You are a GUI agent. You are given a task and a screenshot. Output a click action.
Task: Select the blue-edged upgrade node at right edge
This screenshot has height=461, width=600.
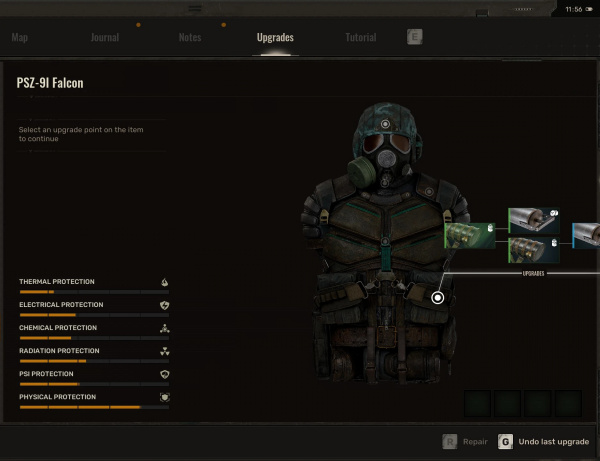point(586,236)
